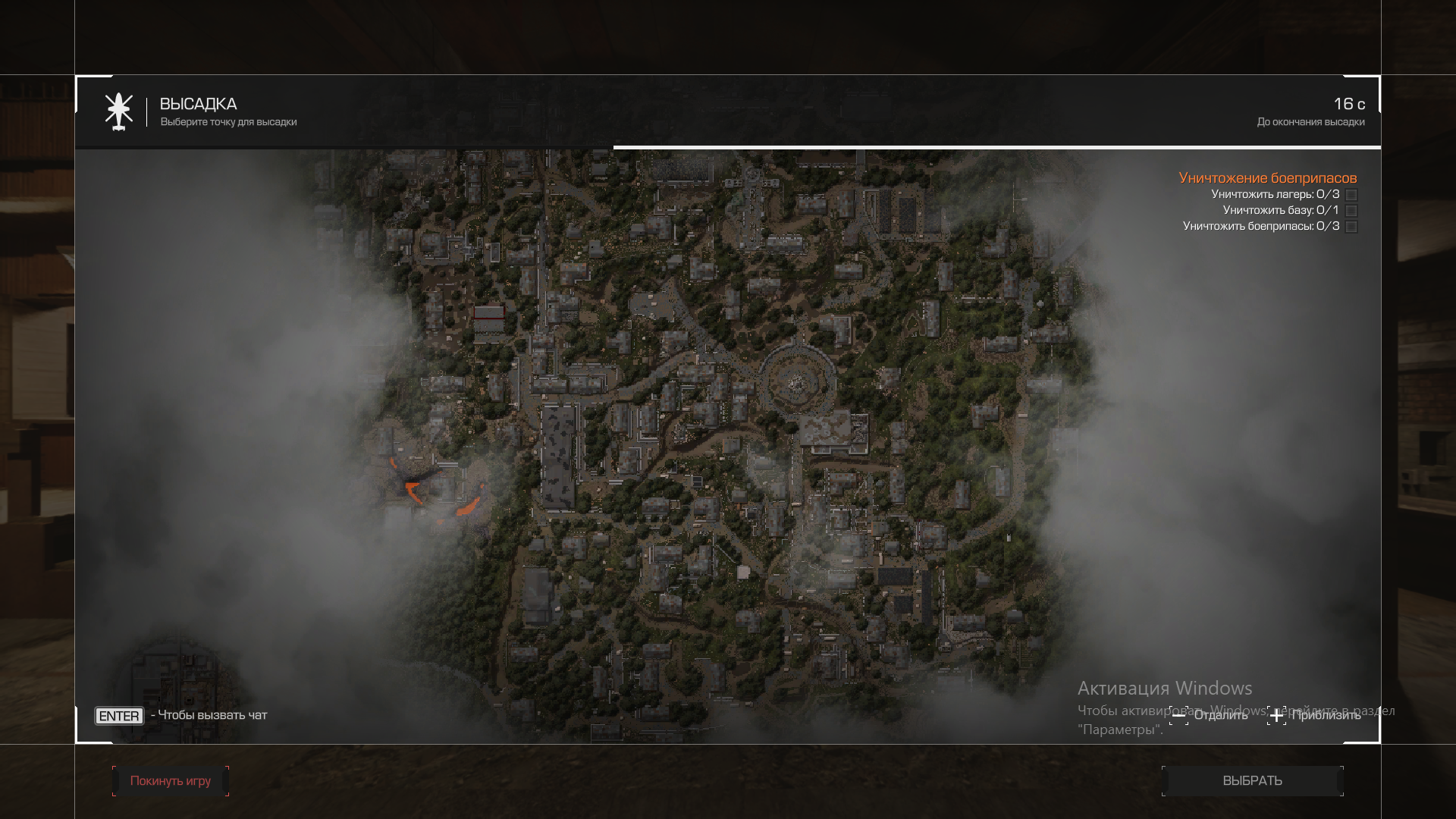Leave the match via Покинуть игру
The width and height of the screenshot is (1456, 819).
pos(171,780)
